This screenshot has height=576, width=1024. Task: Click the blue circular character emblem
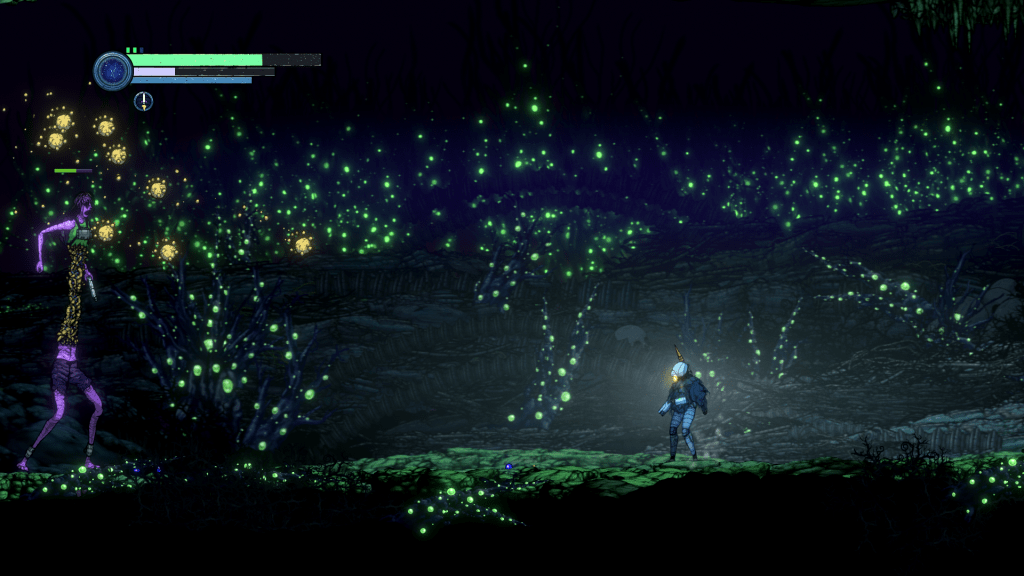click(113, 71)
